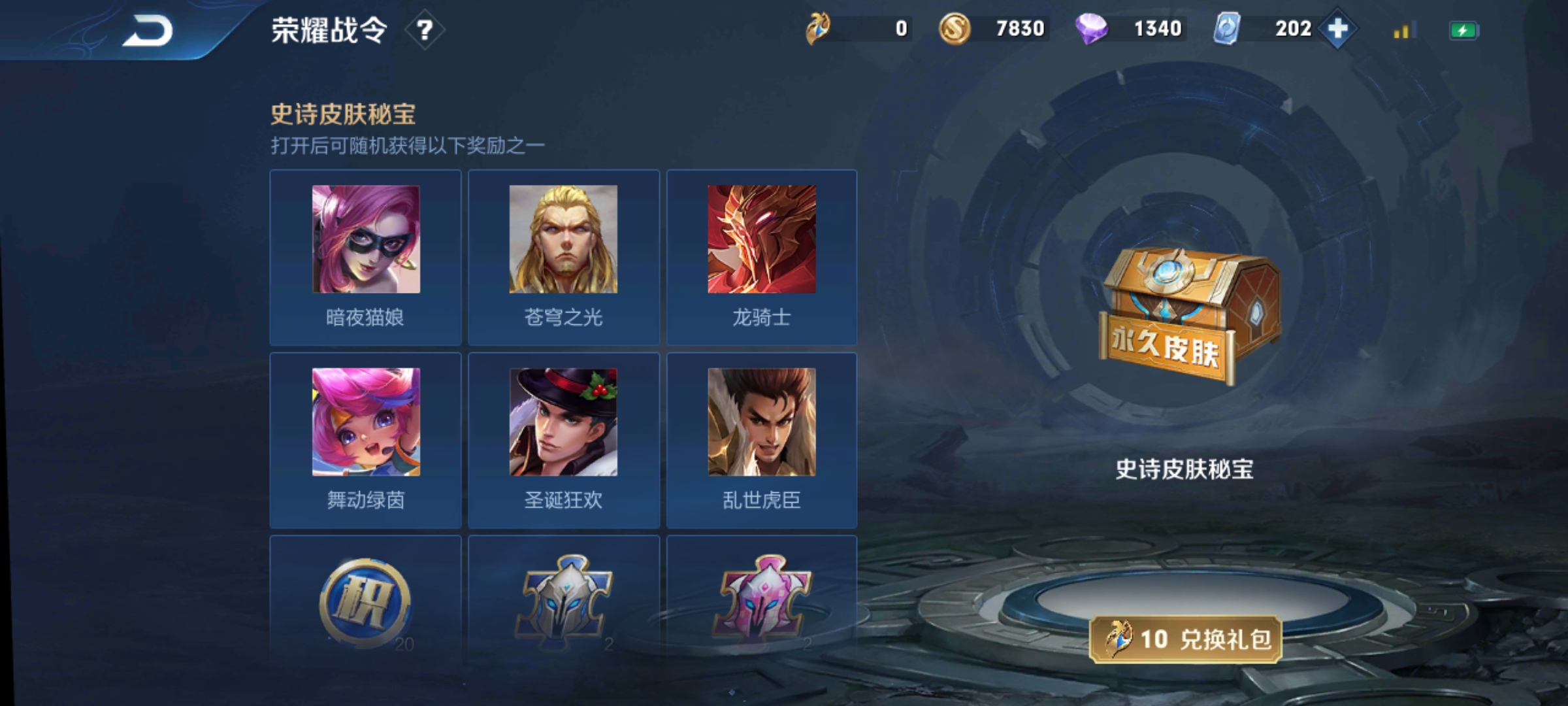Tap the plus button to add vouchers

pyautogui.click(x=1337, y=29)
